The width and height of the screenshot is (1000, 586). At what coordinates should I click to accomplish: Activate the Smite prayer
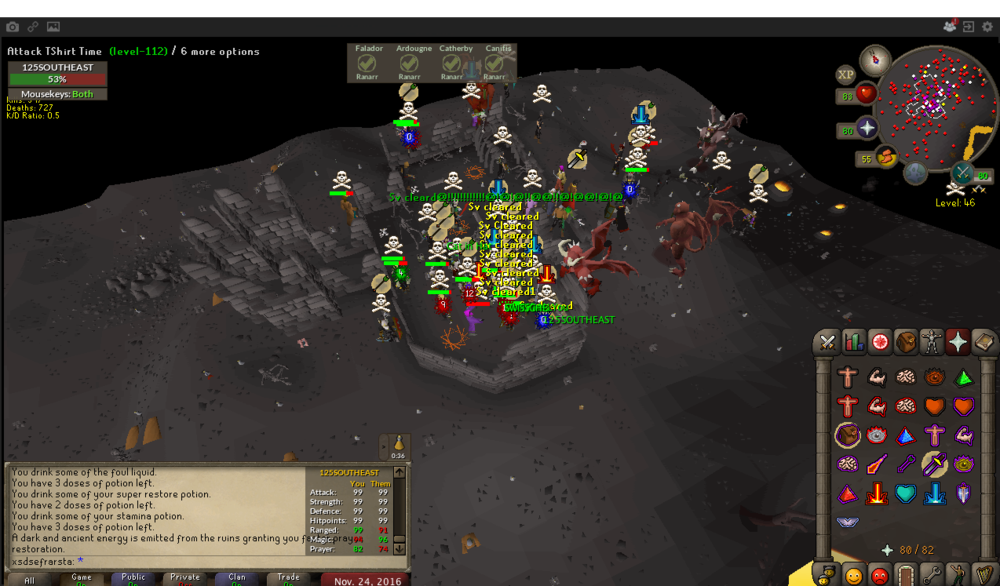936,492
